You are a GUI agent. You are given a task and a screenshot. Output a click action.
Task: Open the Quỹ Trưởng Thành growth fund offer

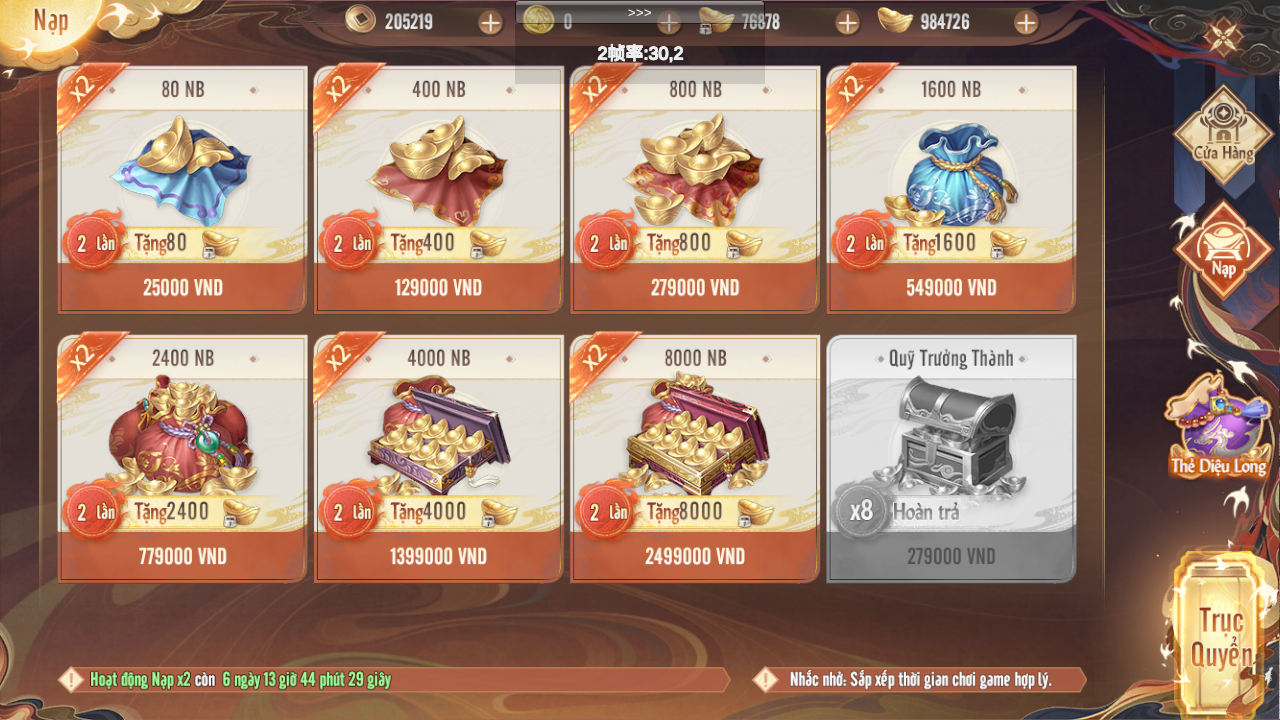[950, 460]
